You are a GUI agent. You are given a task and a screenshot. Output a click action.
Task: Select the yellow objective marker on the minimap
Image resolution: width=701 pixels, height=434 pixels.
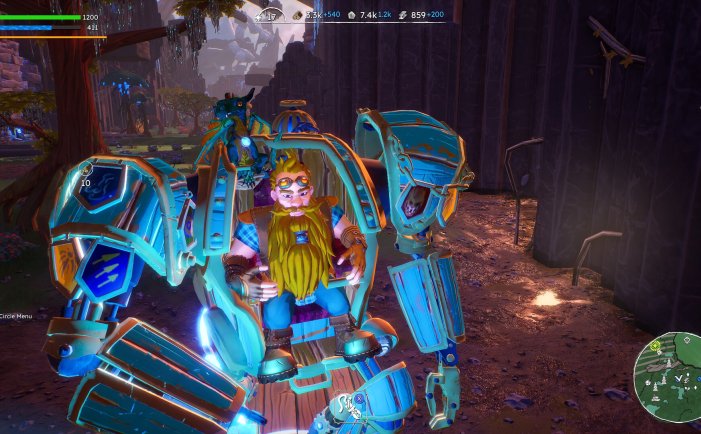click(x=655, y=345)
